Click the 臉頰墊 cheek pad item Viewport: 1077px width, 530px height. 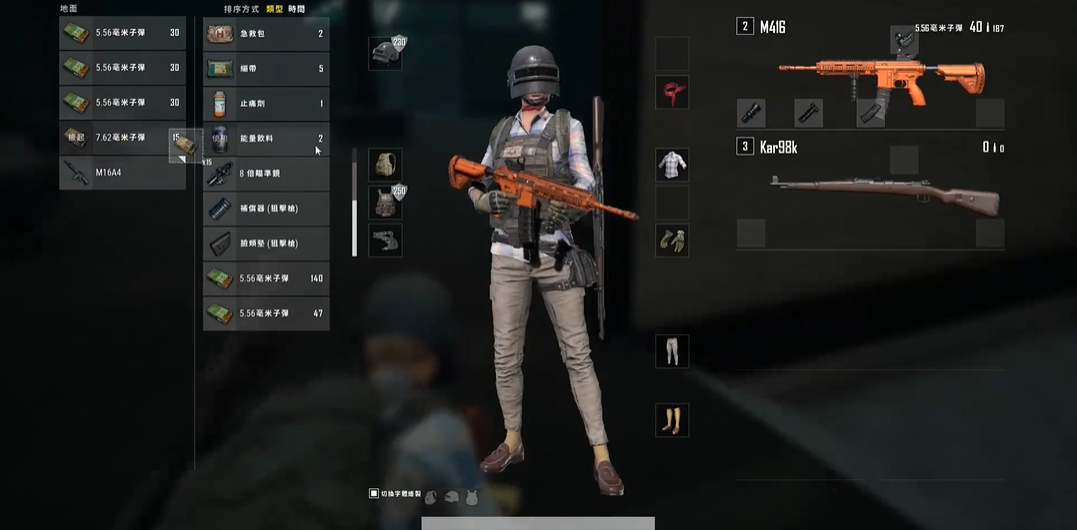click(266, 243)
